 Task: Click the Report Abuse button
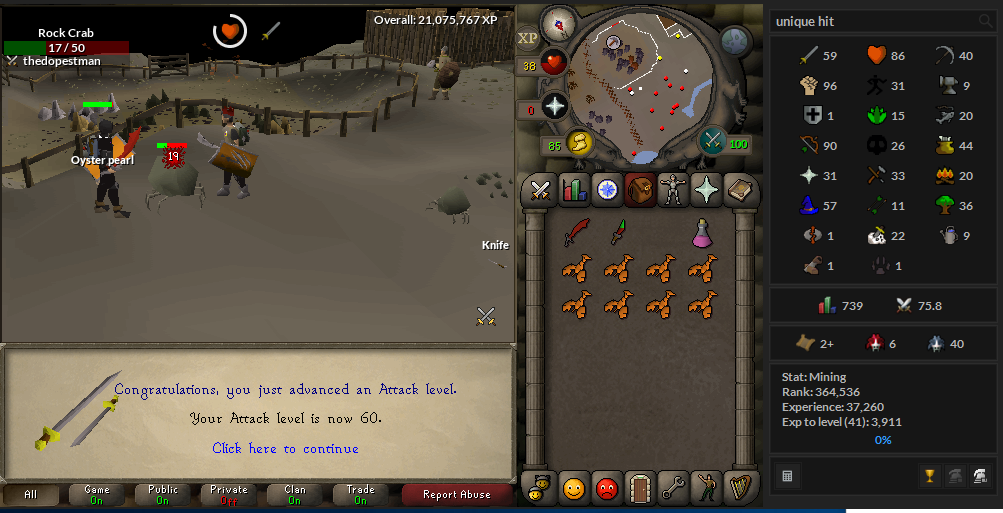[x=456, y=494]
